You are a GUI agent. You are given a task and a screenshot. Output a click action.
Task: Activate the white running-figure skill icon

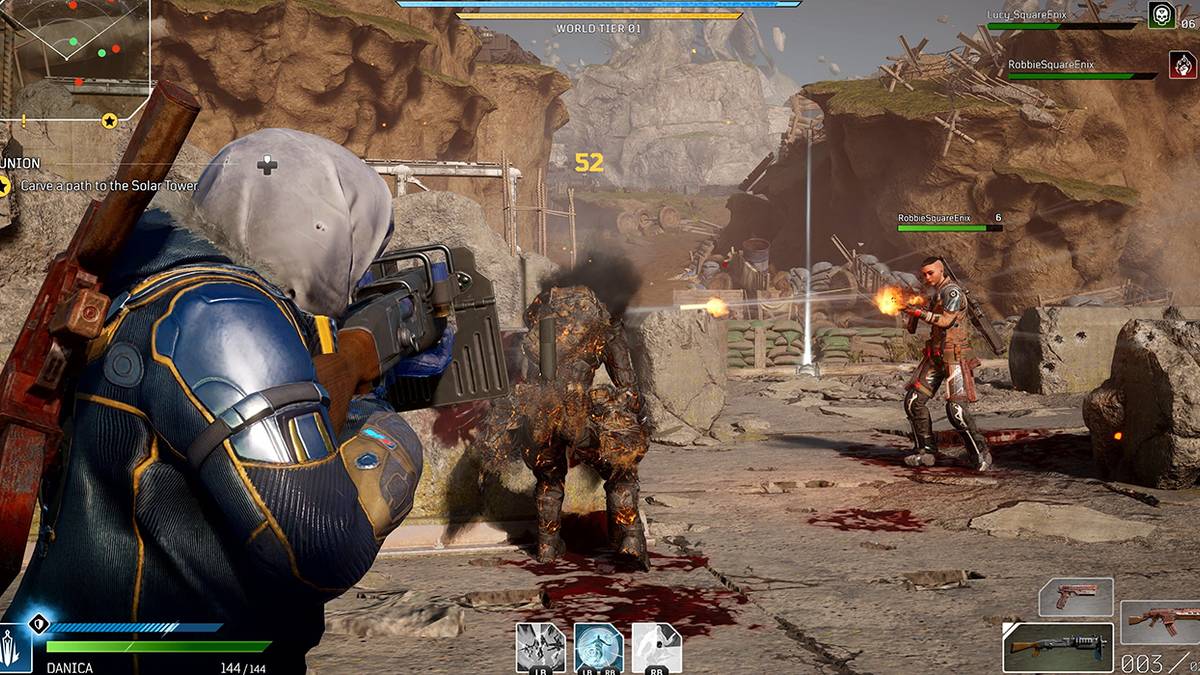click(x=657, y=647)
